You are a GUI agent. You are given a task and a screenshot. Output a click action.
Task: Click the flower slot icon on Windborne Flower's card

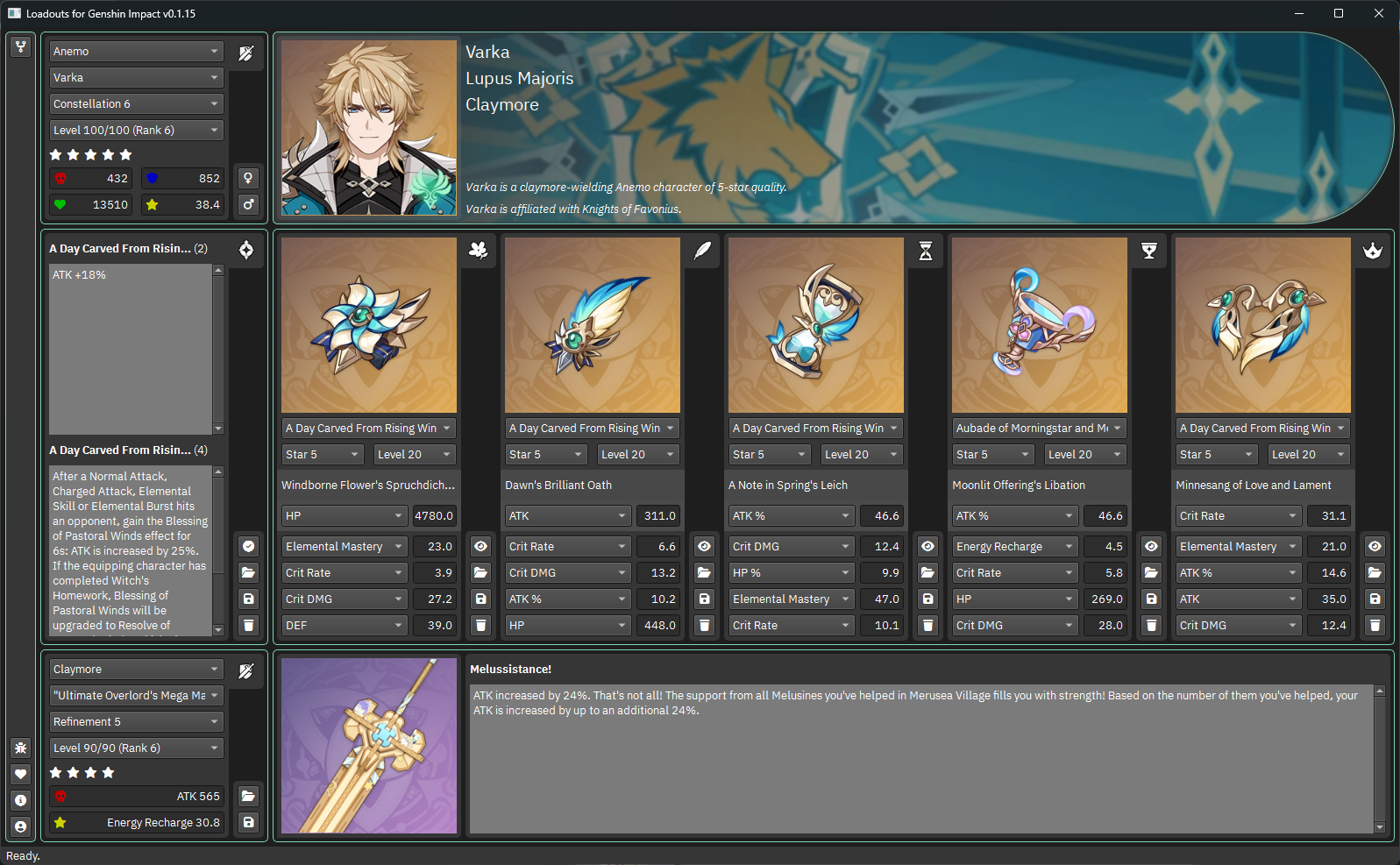477,251
